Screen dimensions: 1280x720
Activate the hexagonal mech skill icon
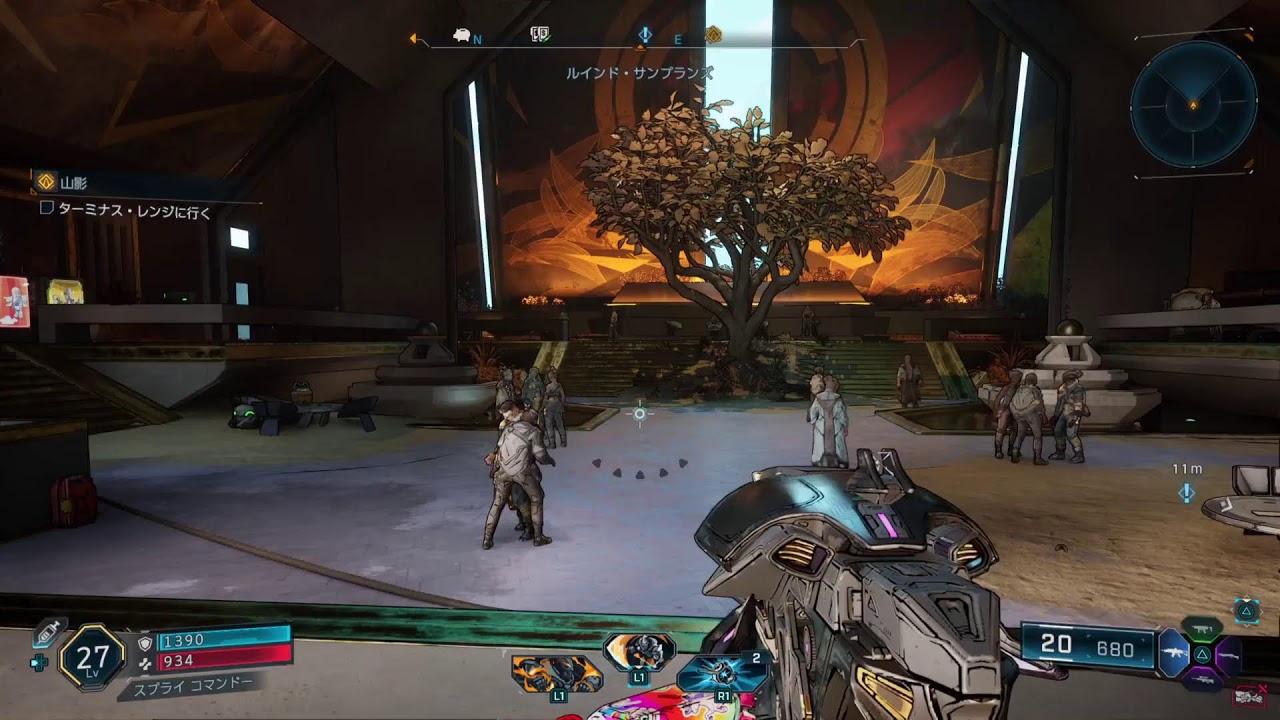[x=640, y=651]
